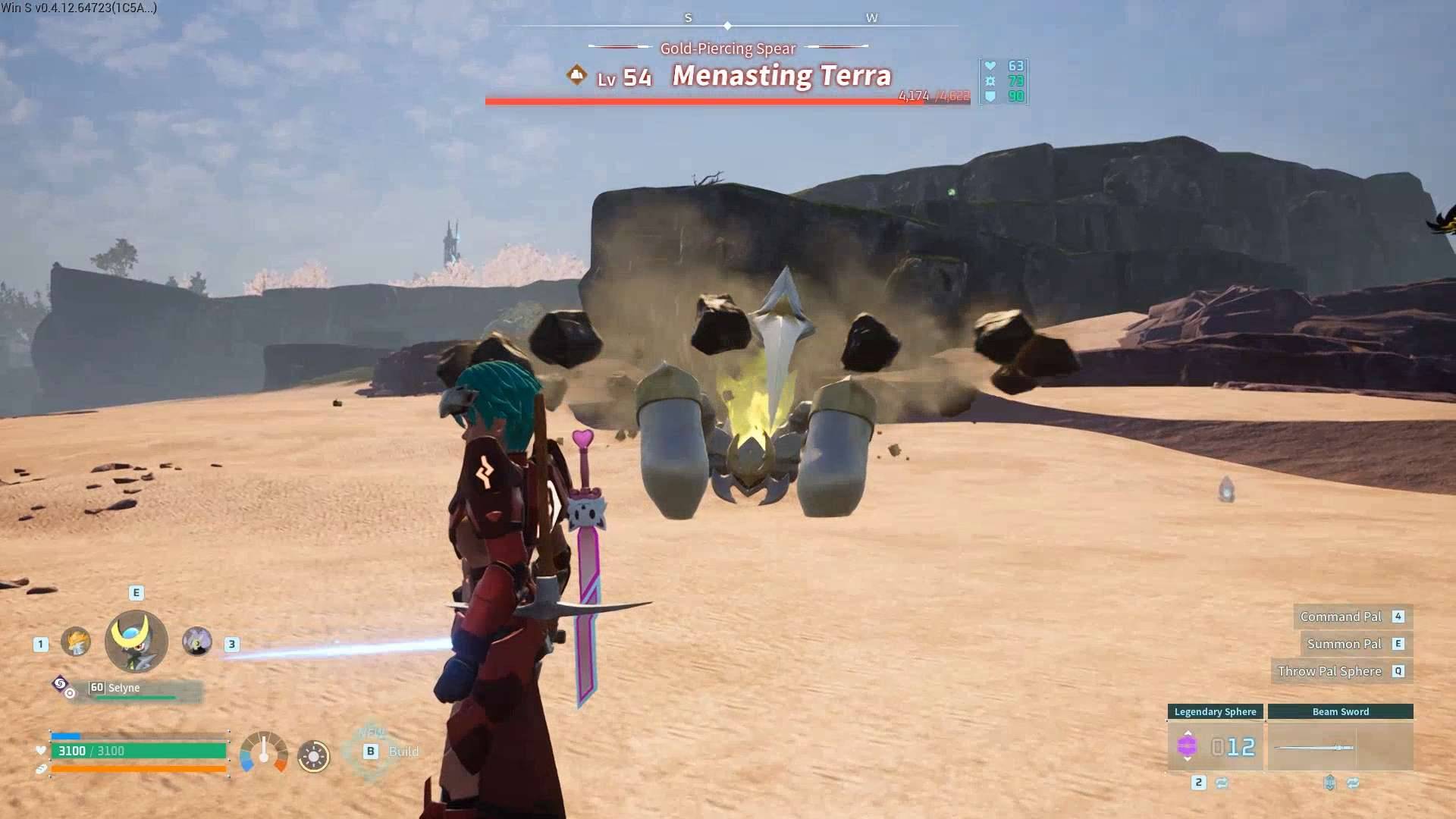This screenshot has height=819, width=1456.
Task: Click the Menasting Terra boss name
Action: 782,76
